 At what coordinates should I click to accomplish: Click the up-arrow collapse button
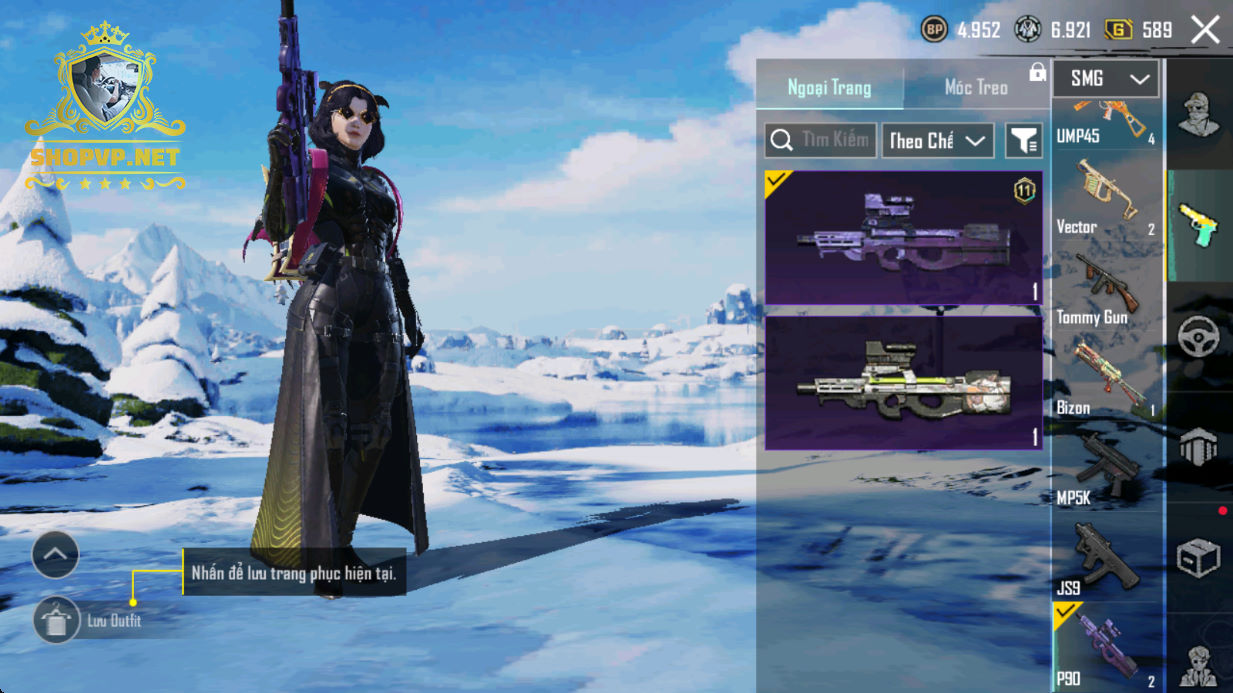tap(55, 554)
